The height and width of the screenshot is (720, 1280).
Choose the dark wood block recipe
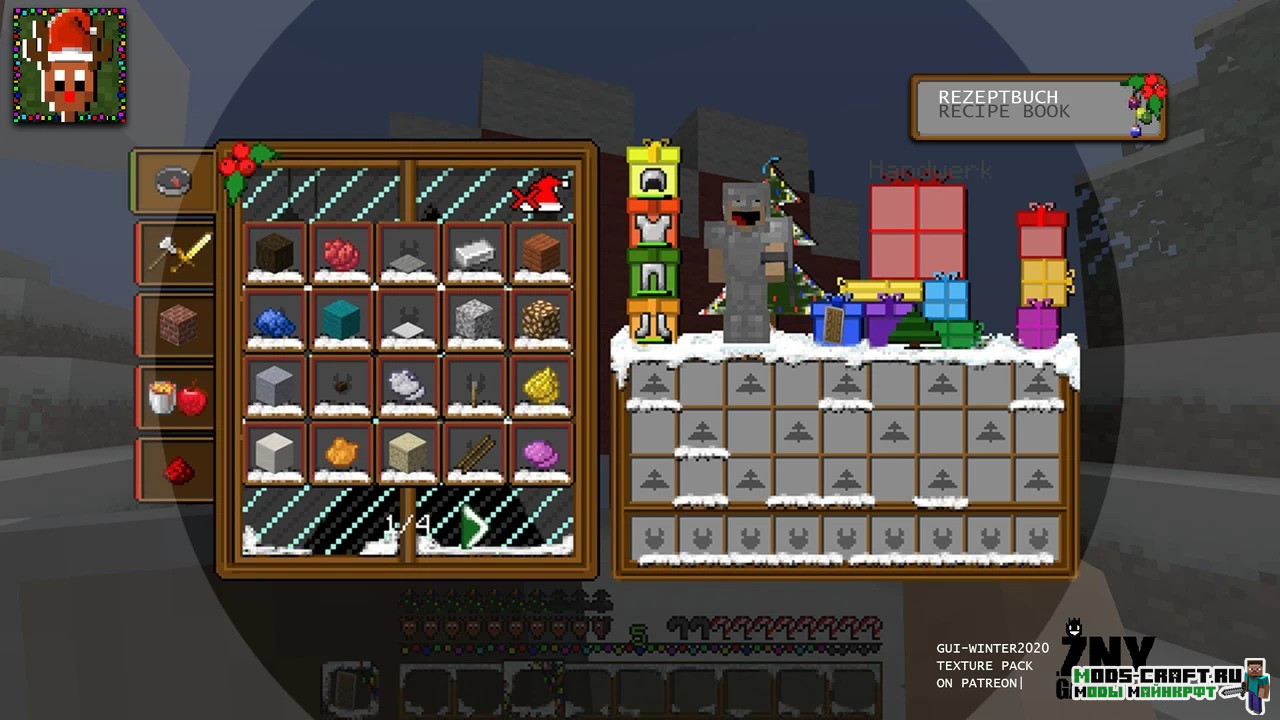(x=275, y=253)
